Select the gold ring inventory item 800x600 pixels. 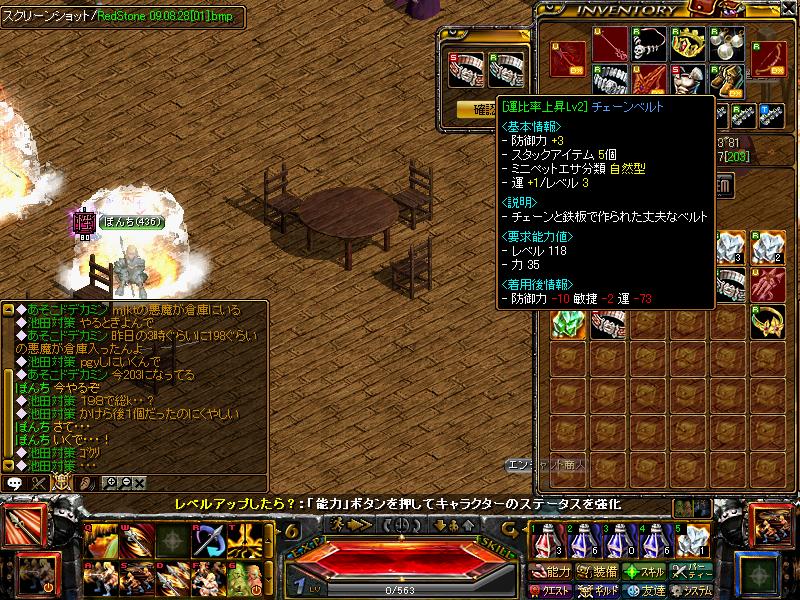click(766, 320)
